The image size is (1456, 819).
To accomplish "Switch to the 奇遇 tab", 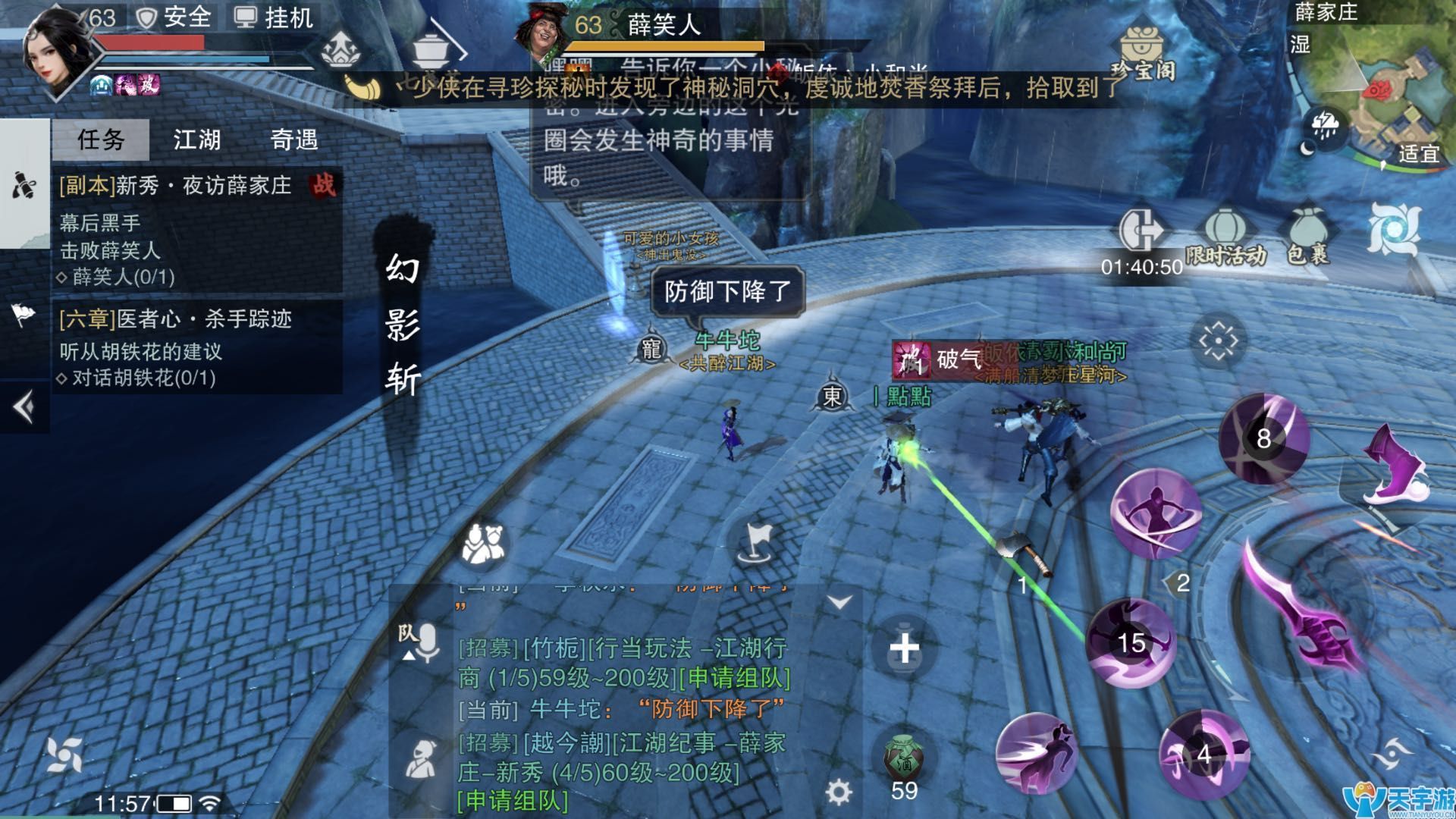I will click(295, 140).
